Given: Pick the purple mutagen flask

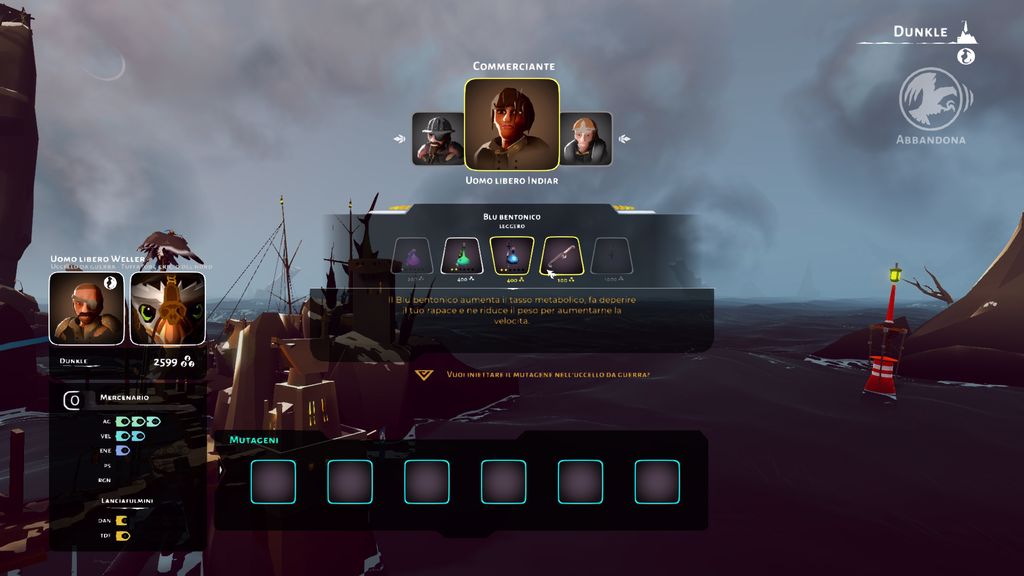Looking at the screenshot, I should (412, 256).
